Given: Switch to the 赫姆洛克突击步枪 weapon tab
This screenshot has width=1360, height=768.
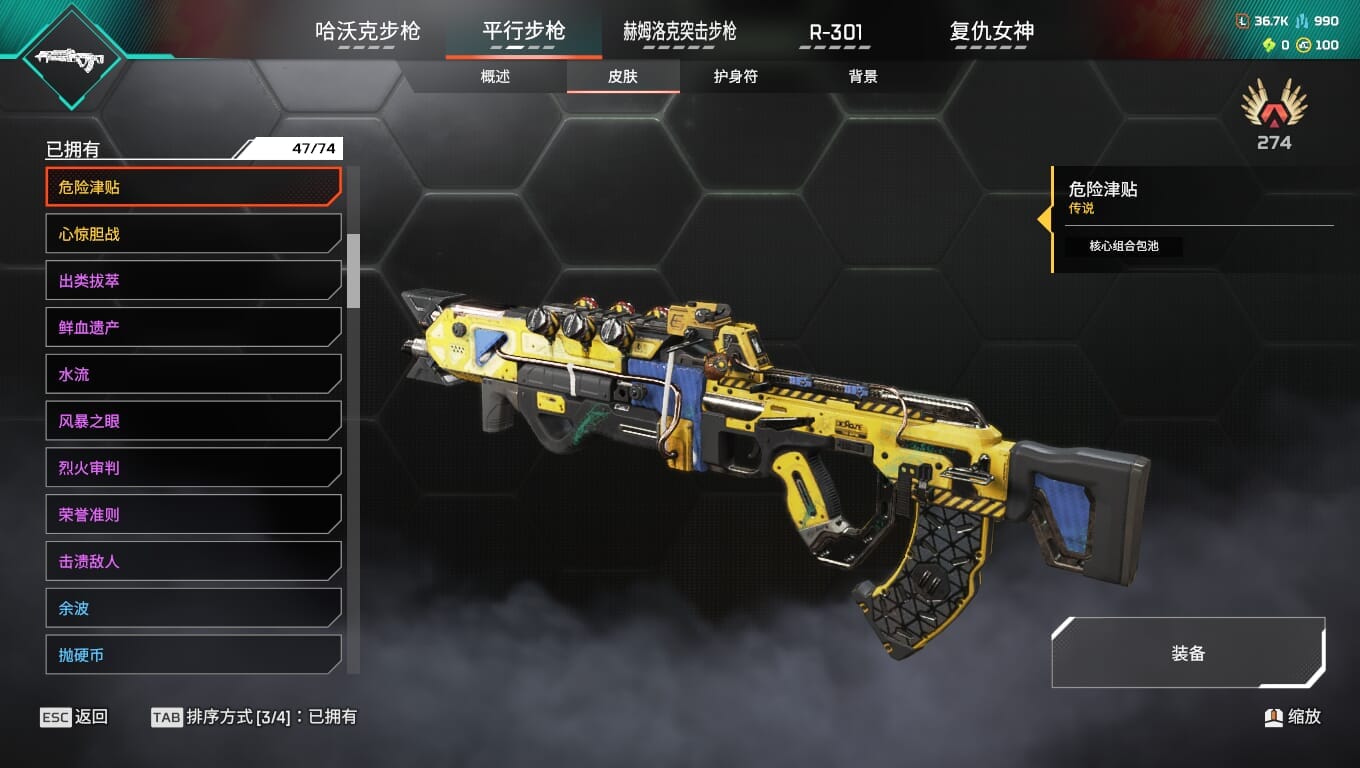Looking at the screenshot, I should (x=679, y=31).
